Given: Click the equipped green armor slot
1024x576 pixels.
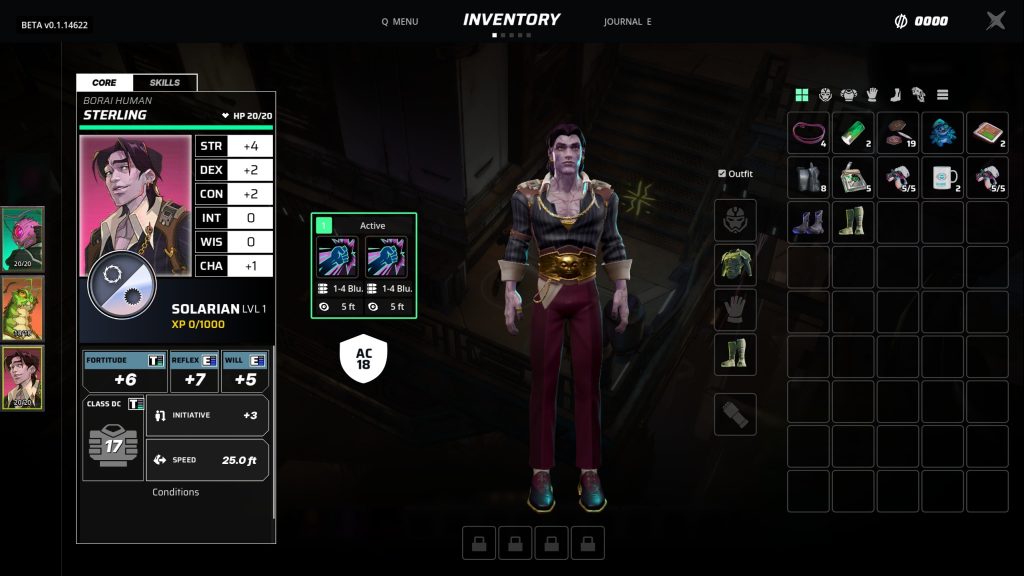Looking at the screenshot, I should tap(735, 264).
